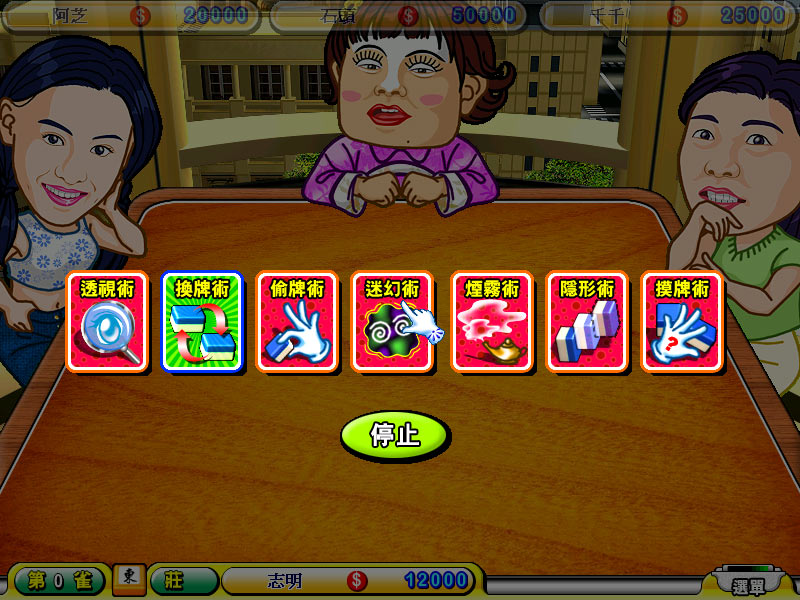Activate the 迷幻術 hypnosis swirl card
Image resolution: width=800 pixels, height=600 pixels.
tap(392, 322)
